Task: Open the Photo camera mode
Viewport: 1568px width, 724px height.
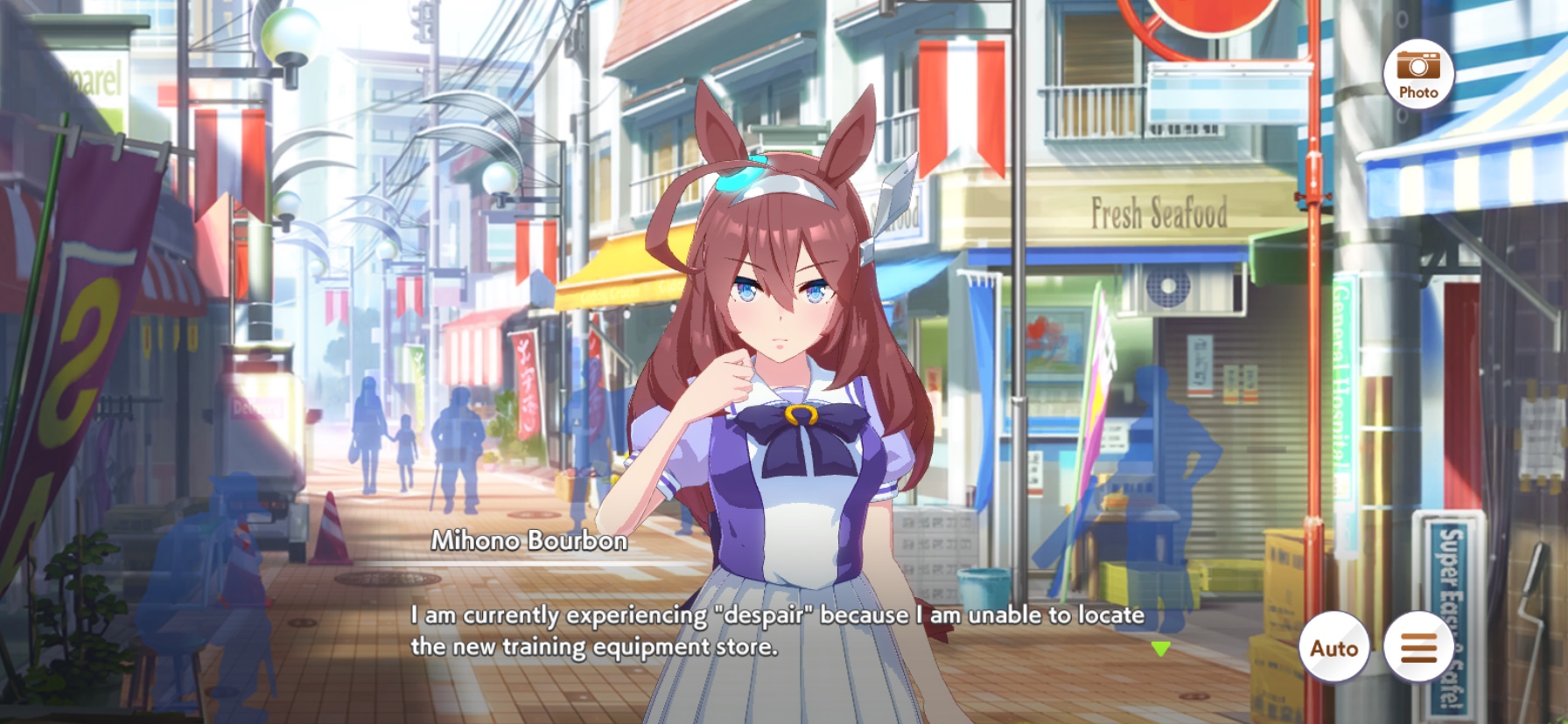Action: pos(1417,74)
